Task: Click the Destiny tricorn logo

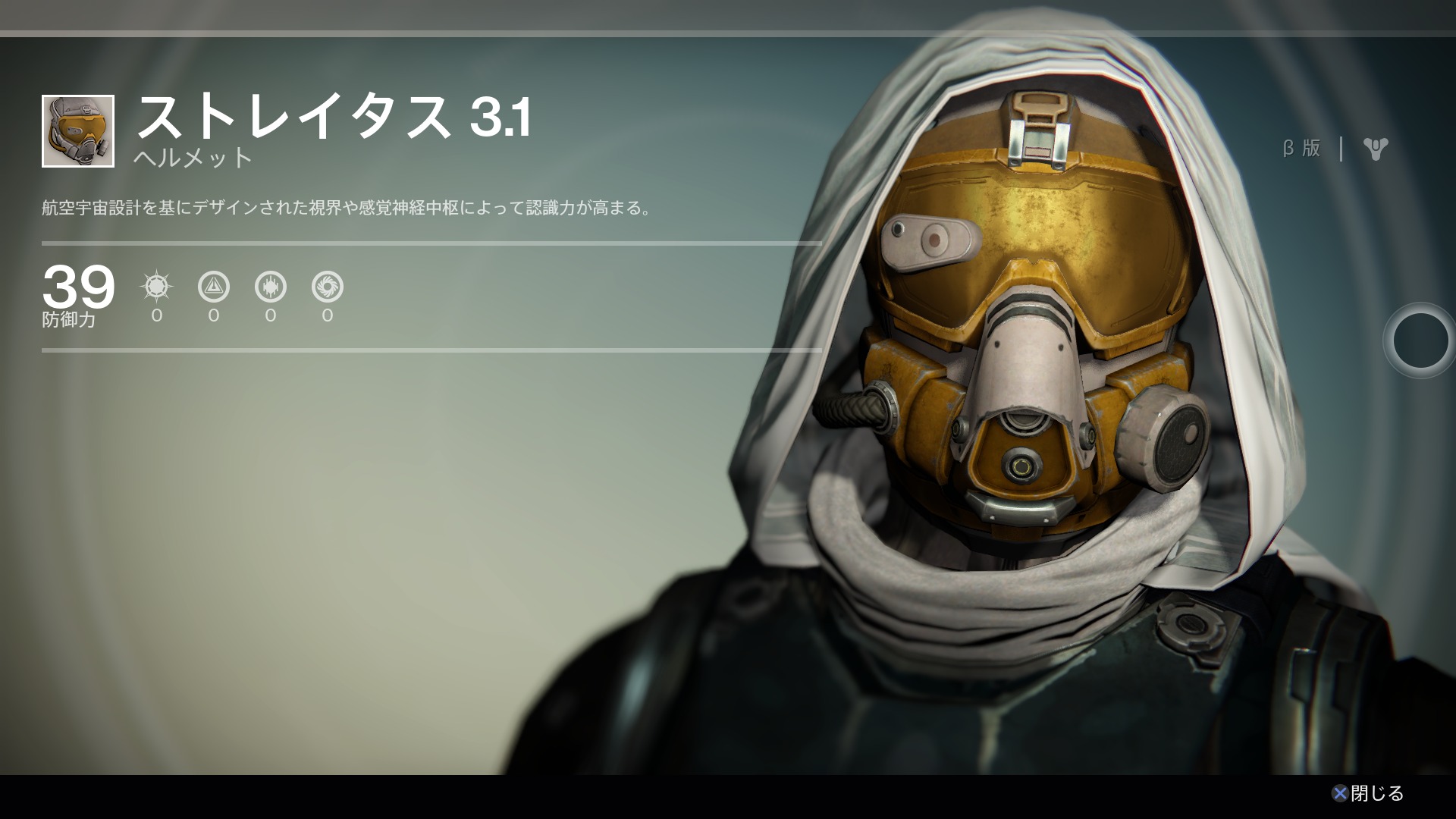Action: (1375, 149)
